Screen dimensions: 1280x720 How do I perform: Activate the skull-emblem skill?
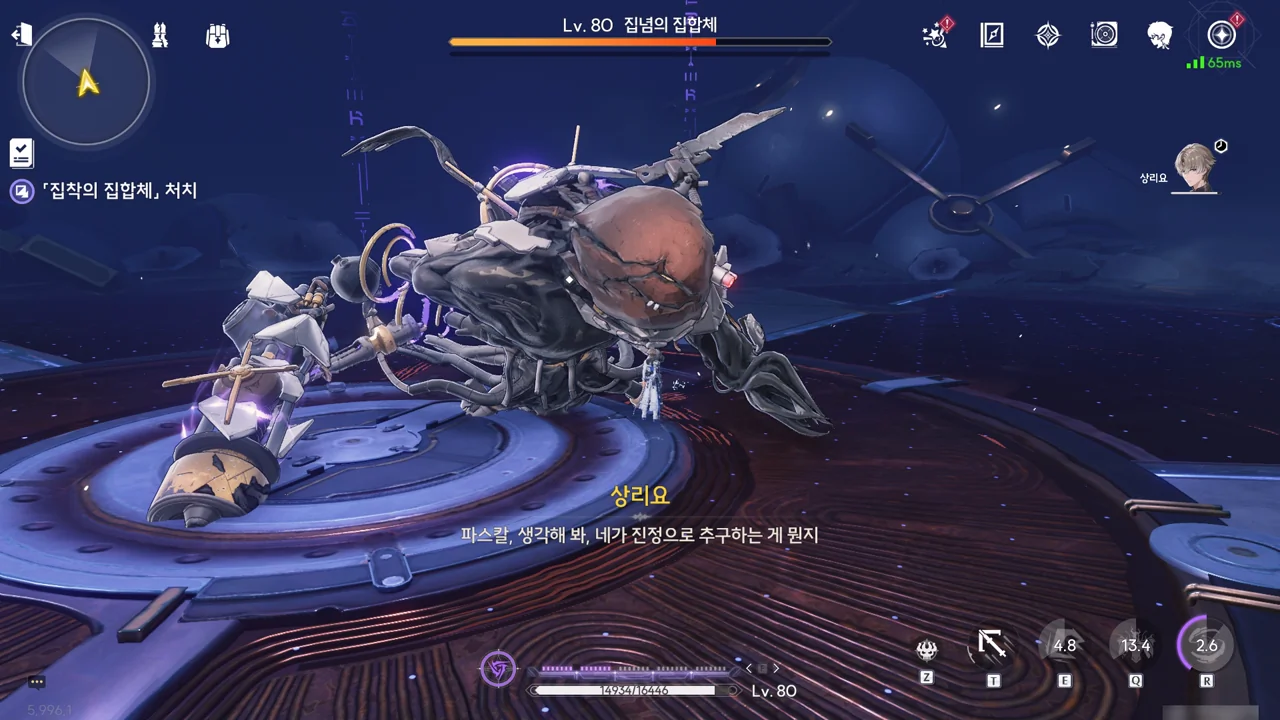click(x=927, y=650)
